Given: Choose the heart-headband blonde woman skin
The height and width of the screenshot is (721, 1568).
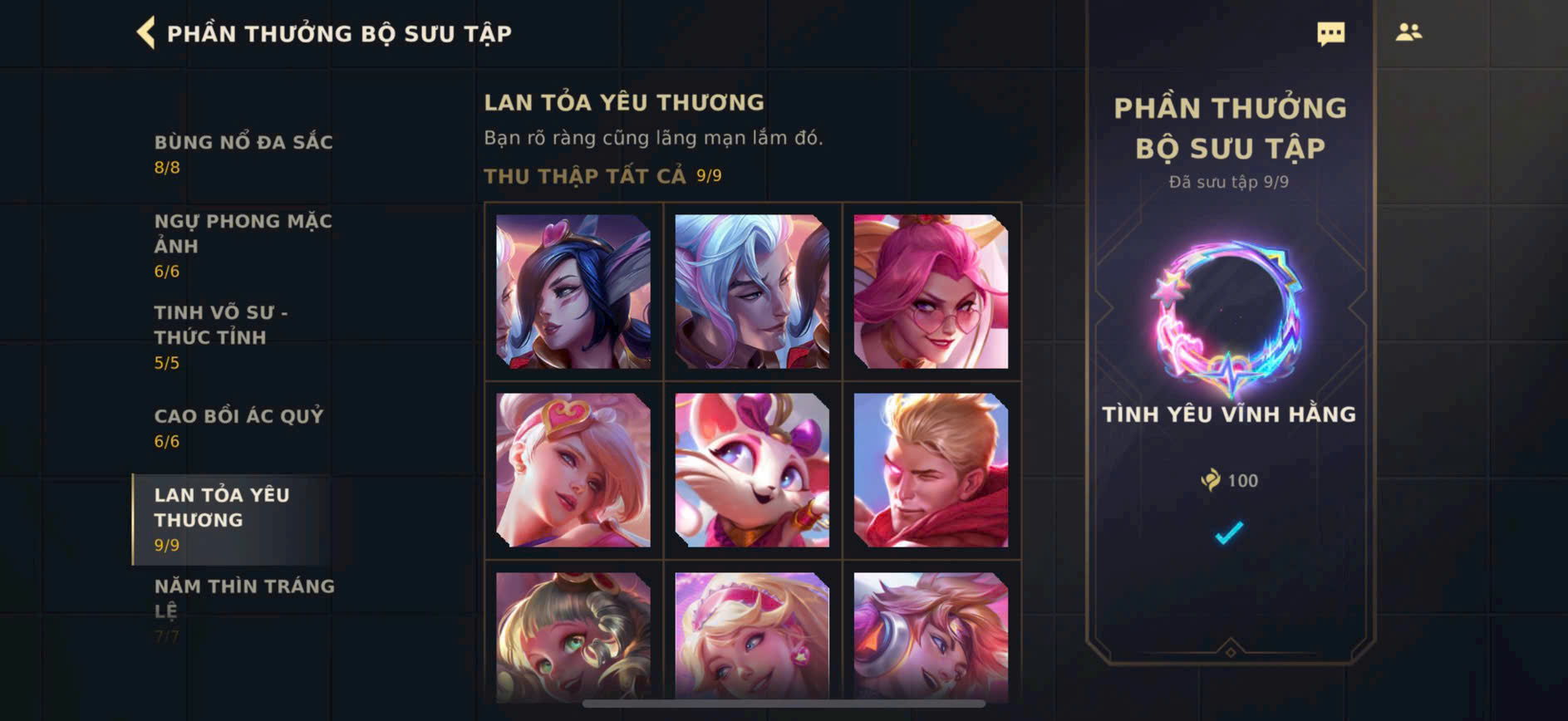Looking at the screenshot, I should [x=573, y=470].
